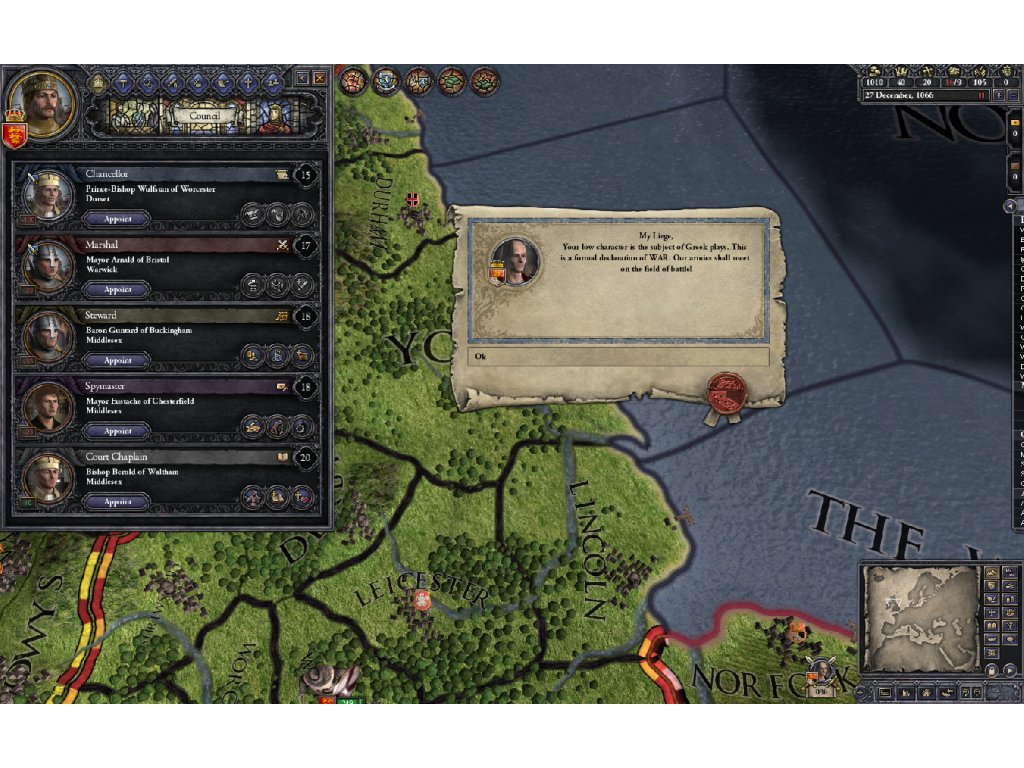
Task: Select Marshal Arnald's portrait
Action: [47, 266]
